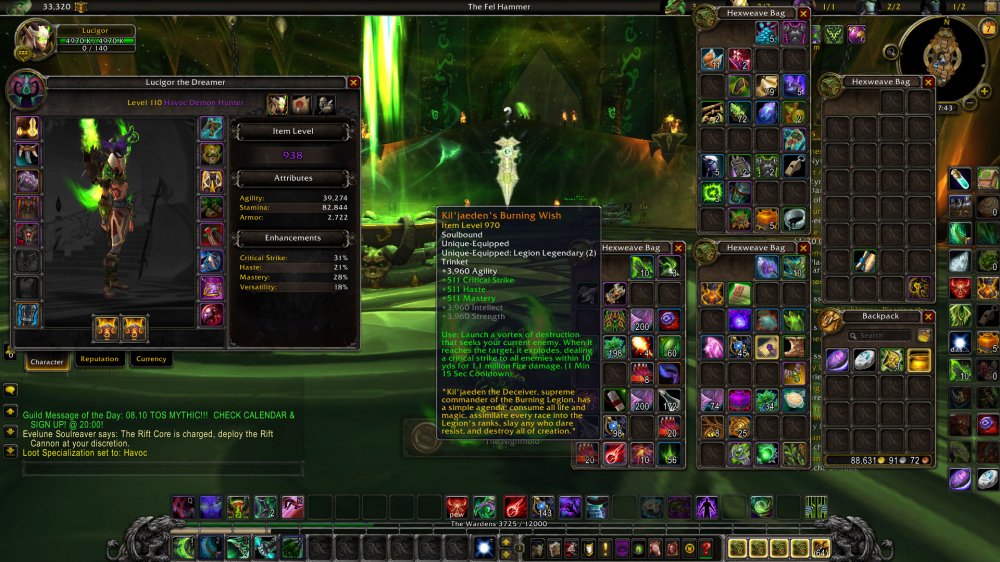The width and height of the screenshot is (1000, 562).
Task: Select the Character tab
Action: click(x=46, y=361)
